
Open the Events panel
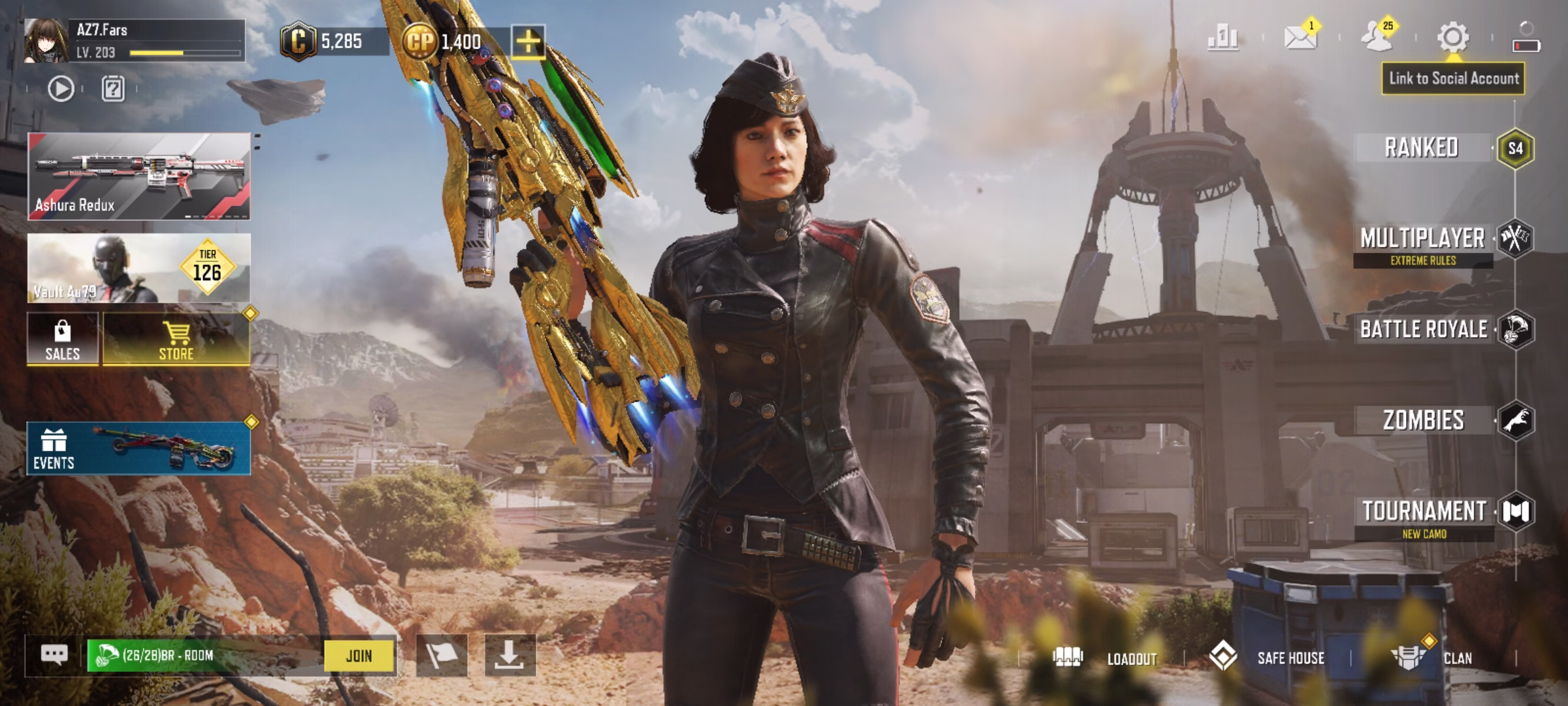[139, 448]
